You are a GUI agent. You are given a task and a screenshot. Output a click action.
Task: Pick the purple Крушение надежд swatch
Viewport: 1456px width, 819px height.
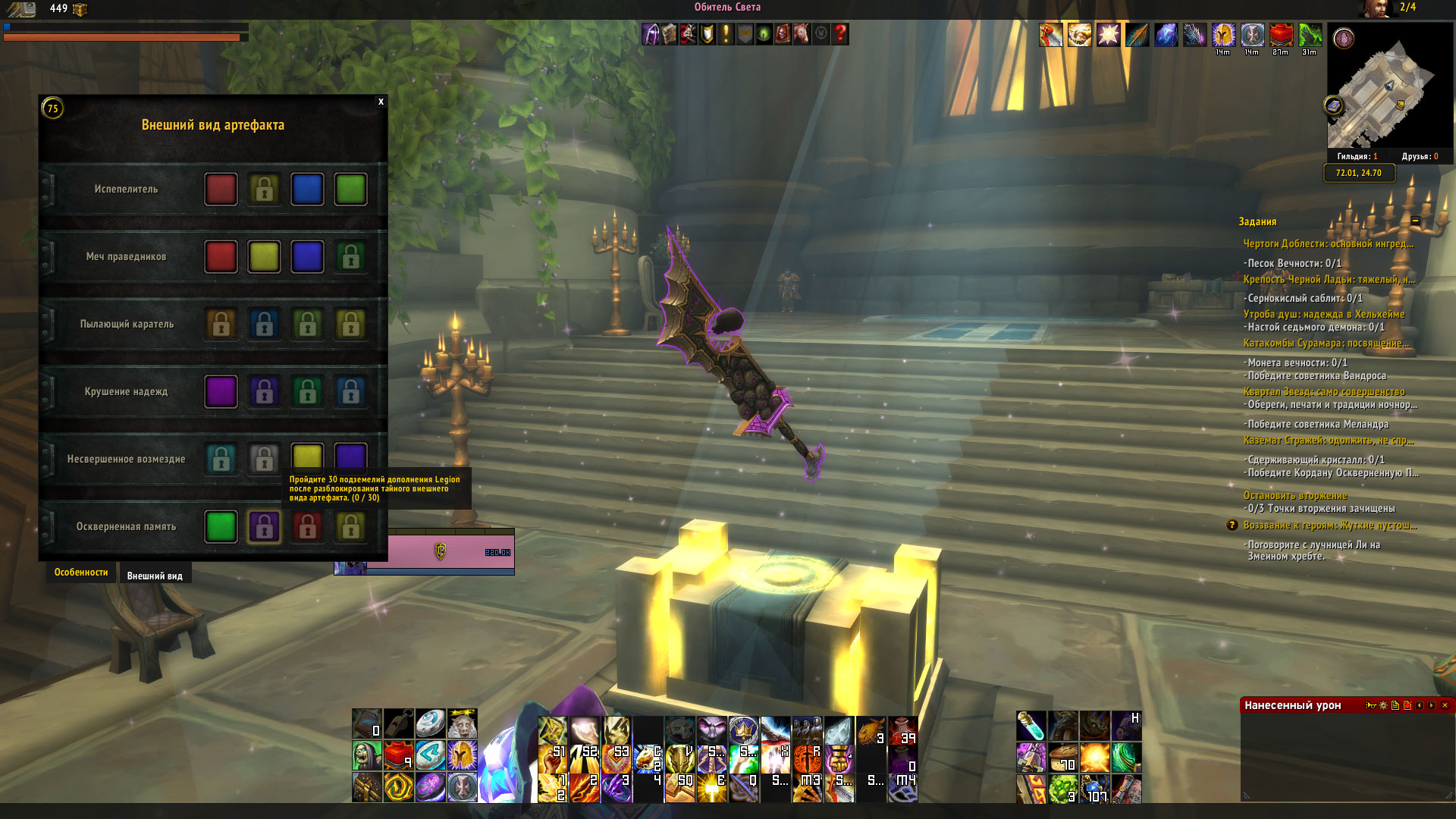pyautogui.click(x=221, y=392)
